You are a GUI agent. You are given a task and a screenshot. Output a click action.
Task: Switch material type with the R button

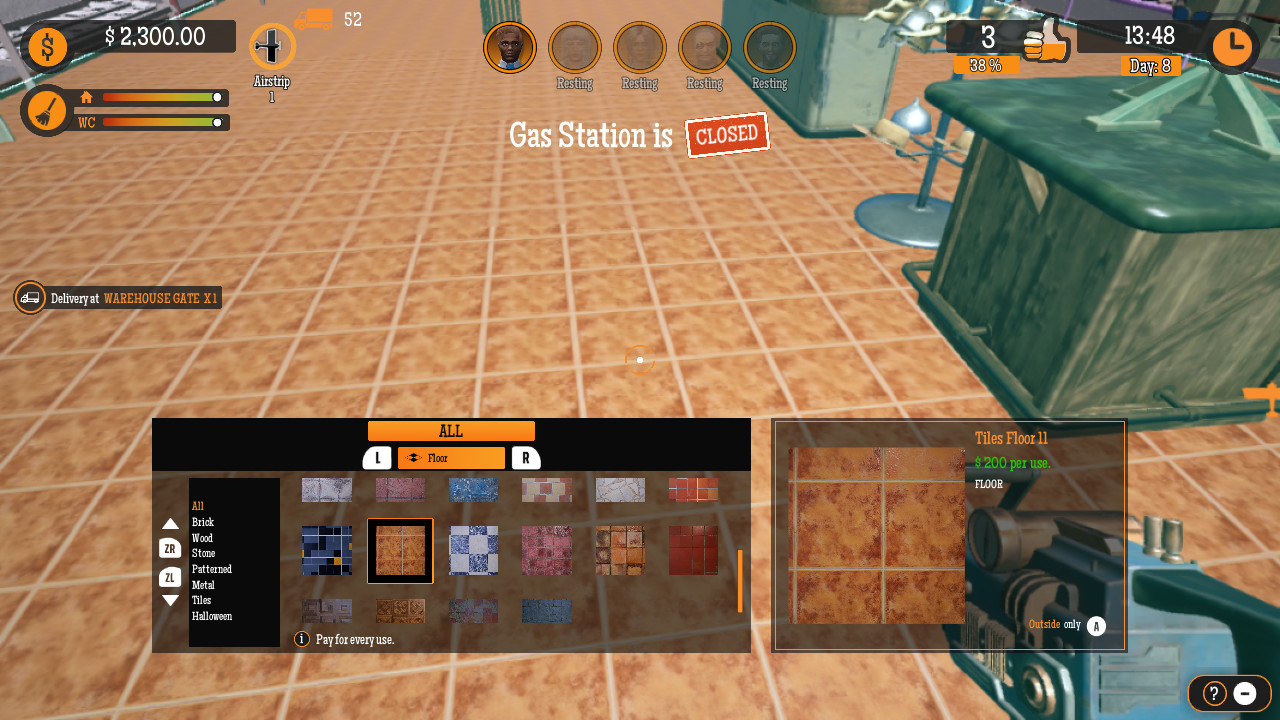pyautogui.click(x=524, y=457)
